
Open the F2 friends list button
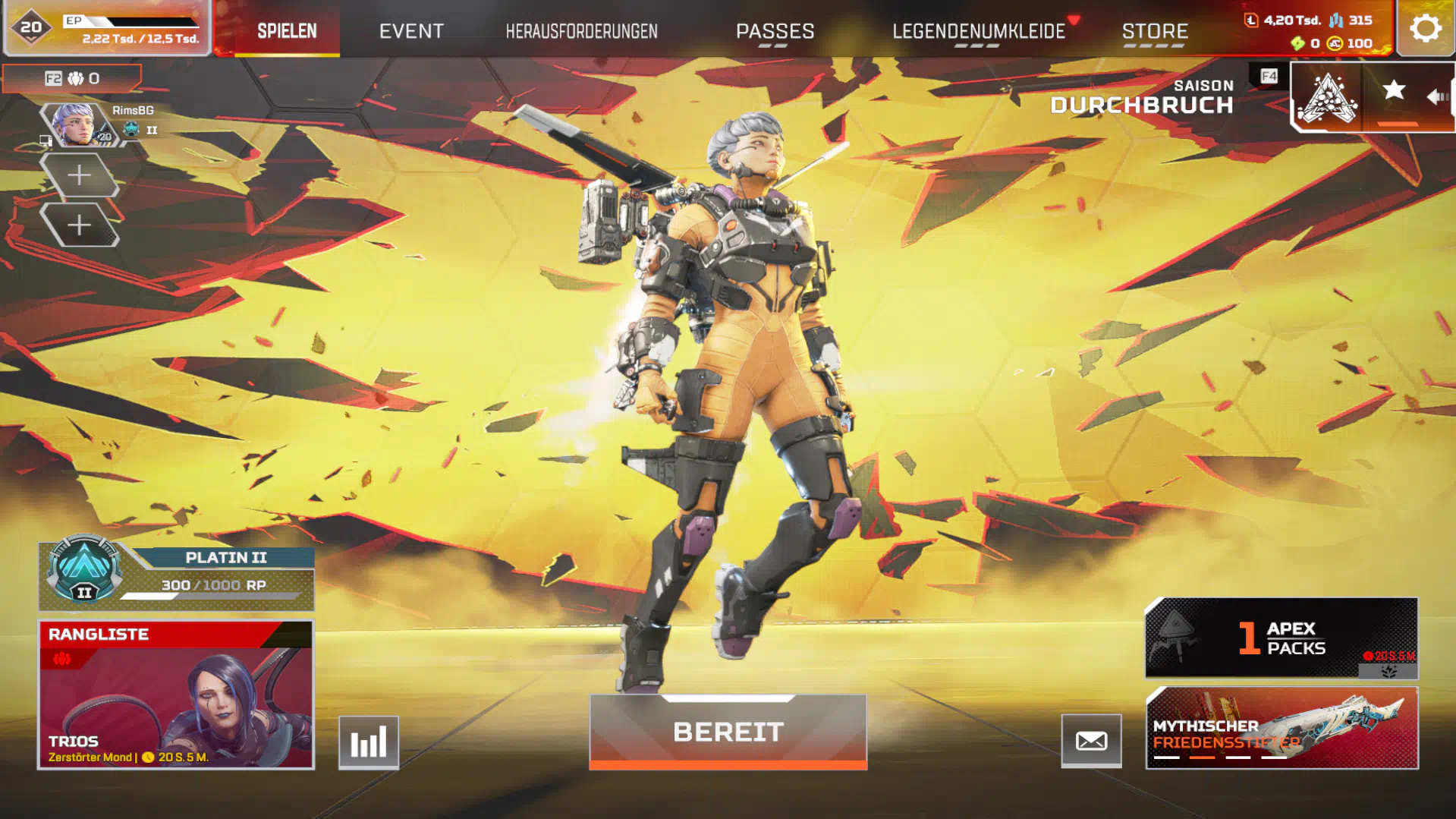click(x=72, y=78)
